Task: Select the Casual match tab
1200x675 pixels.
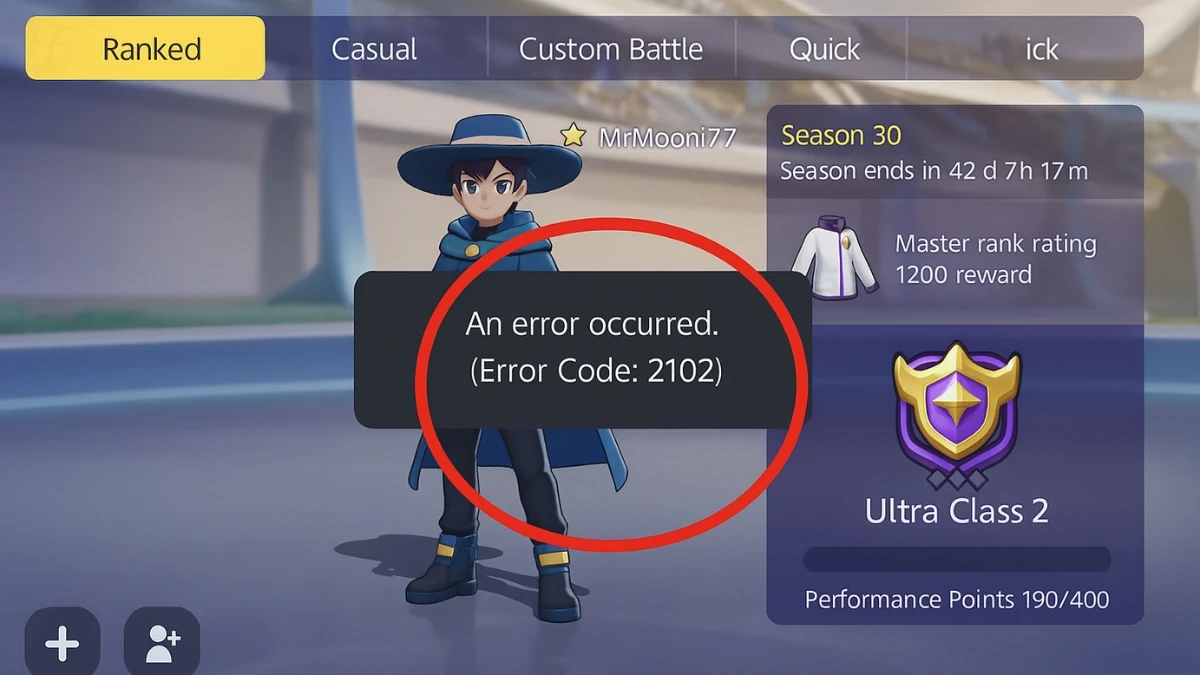Action: click(x=375, y=48)
